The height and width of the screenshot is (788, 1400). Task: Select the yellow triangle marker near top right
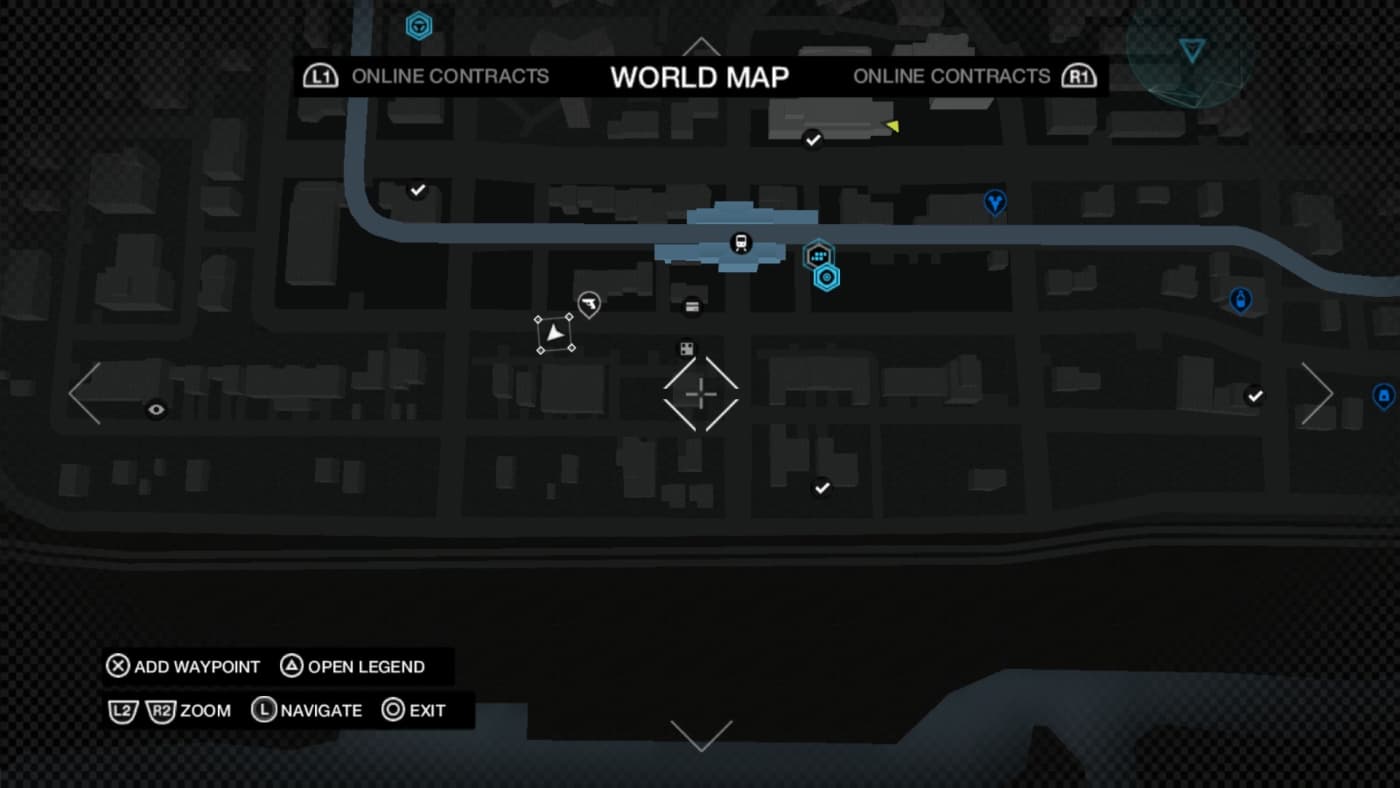coord(891,124)
